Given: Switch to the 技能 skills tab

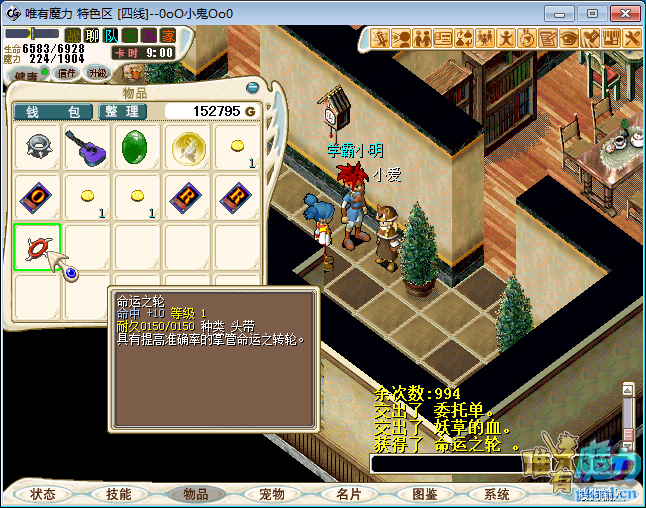Looking at the screenshot, I should click(x=119, y=494).
